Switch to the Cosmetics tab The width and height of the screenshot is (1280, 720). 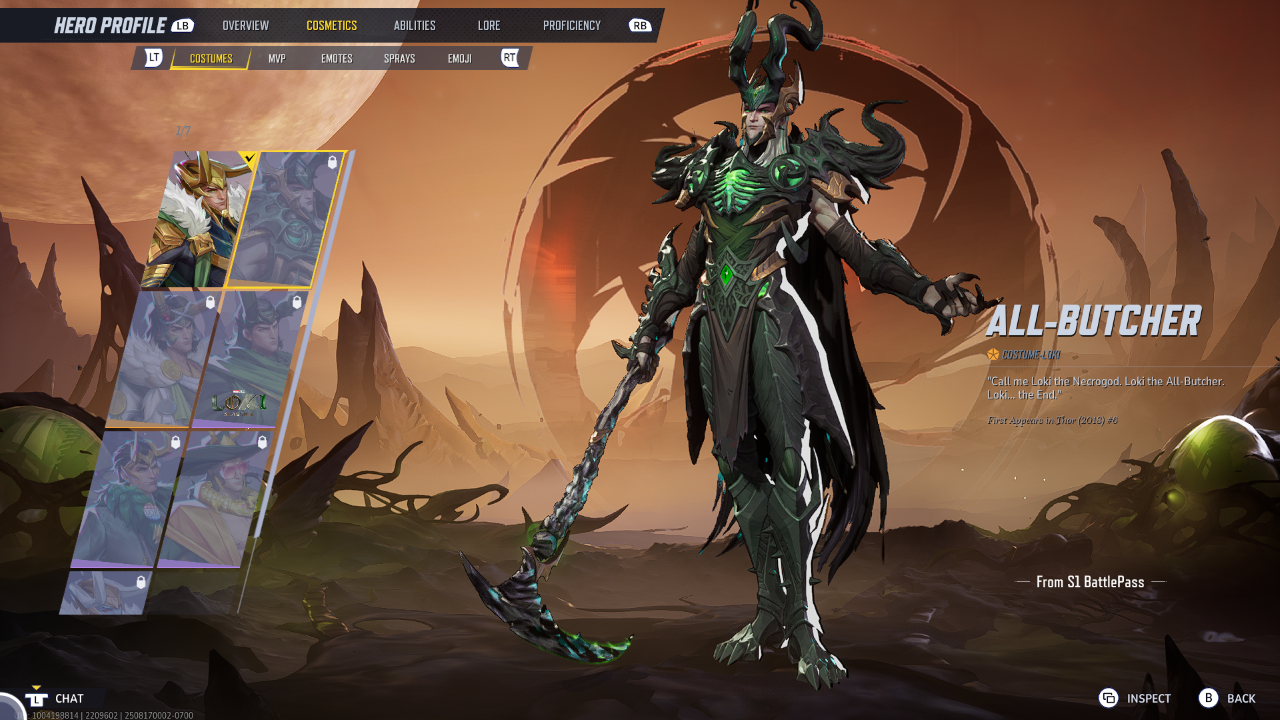point(331,25)
